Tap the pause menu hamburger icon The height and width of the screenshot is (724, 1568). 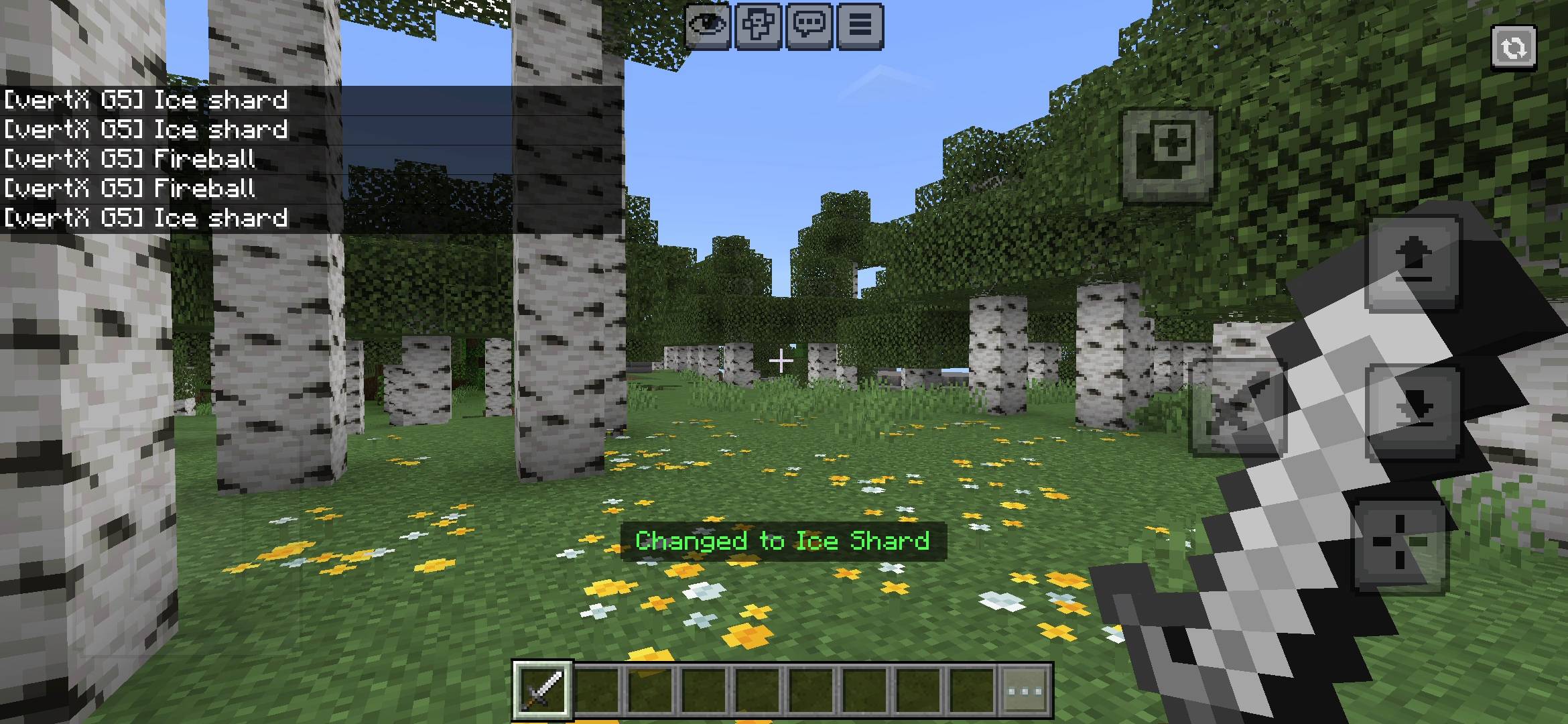[860, 25]
